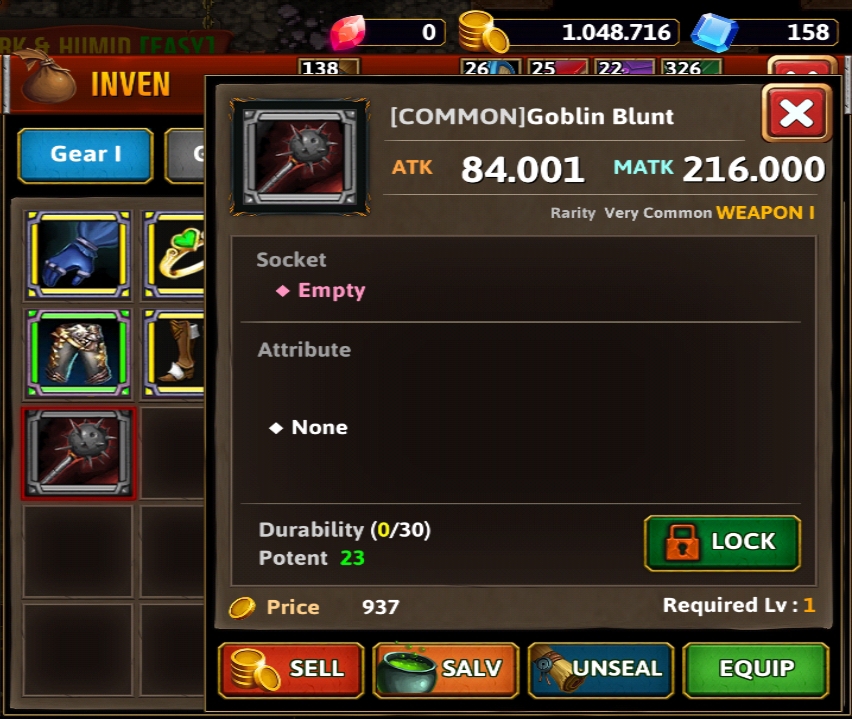Unseal the Goblin Blunt

pos(600,669)
